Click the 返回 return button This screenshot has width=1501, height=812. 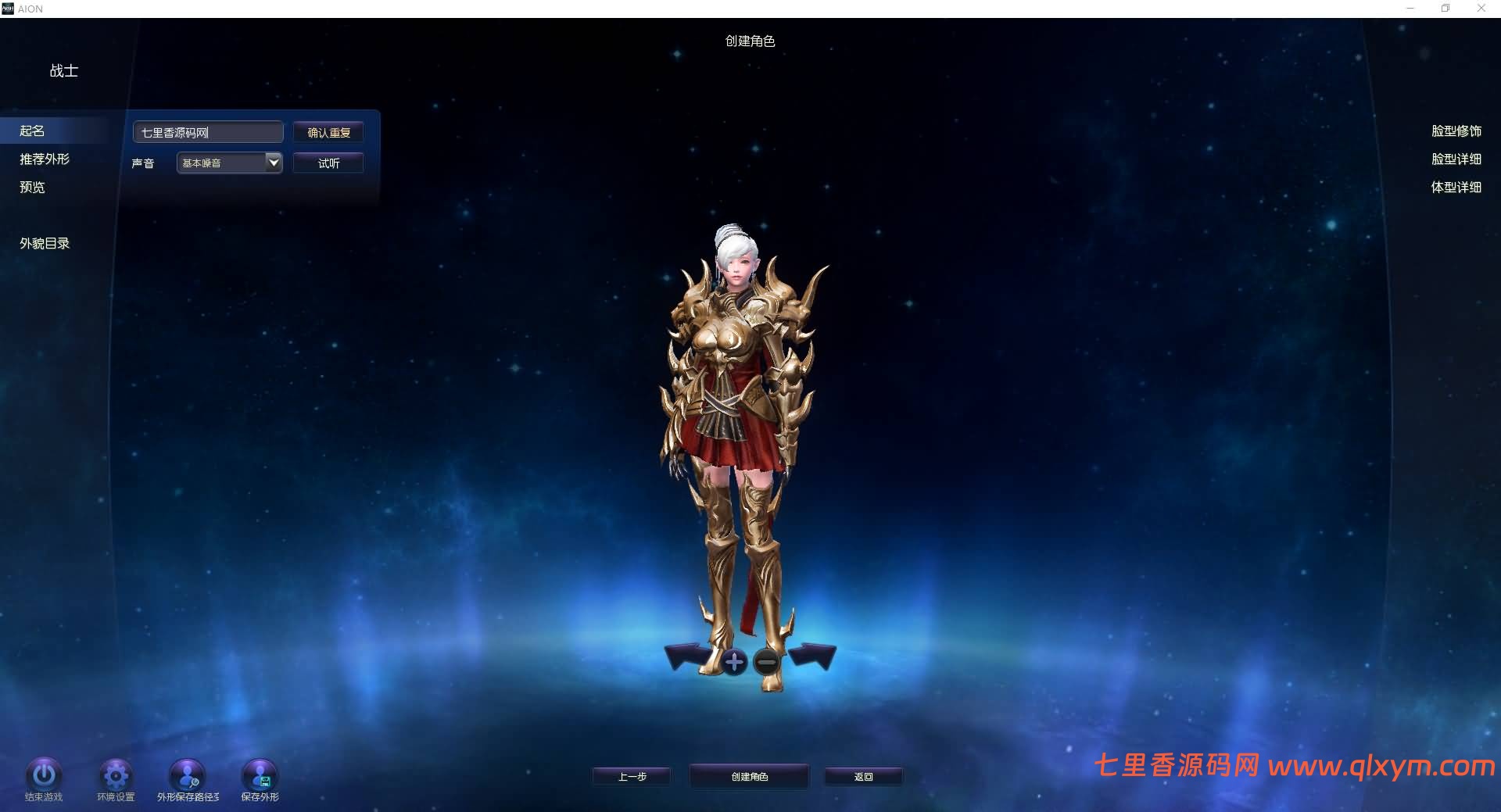[863, 775]
